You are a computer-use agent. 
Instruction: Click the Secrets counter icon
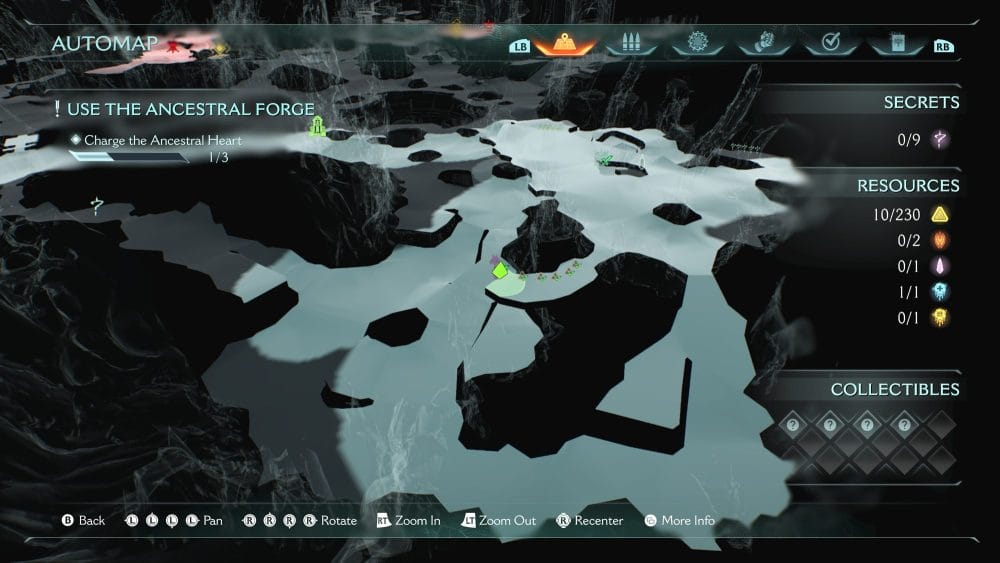pyautogui.click(x=940, y=140)
